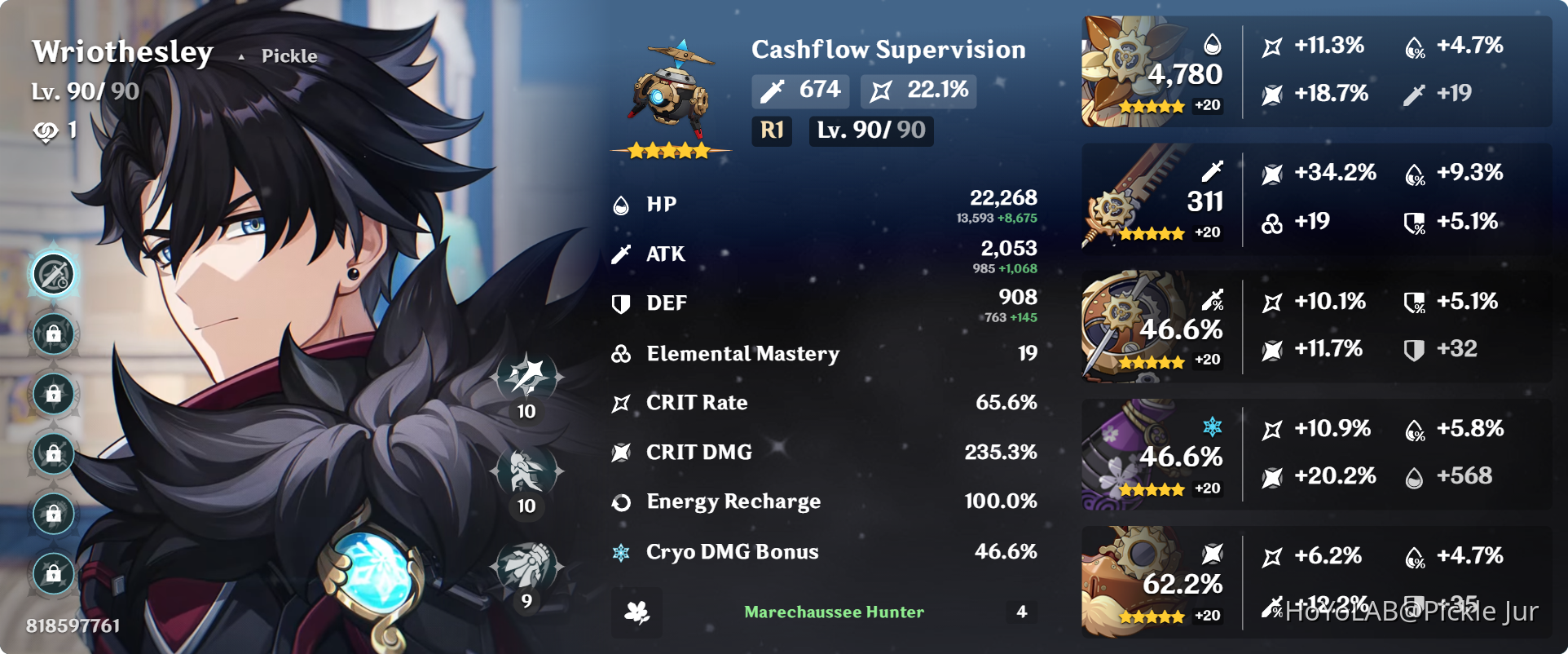Click the Cryo DMG Bonus snowflake icon
This screenshot has height=654, width=1568.
[621, 551]
